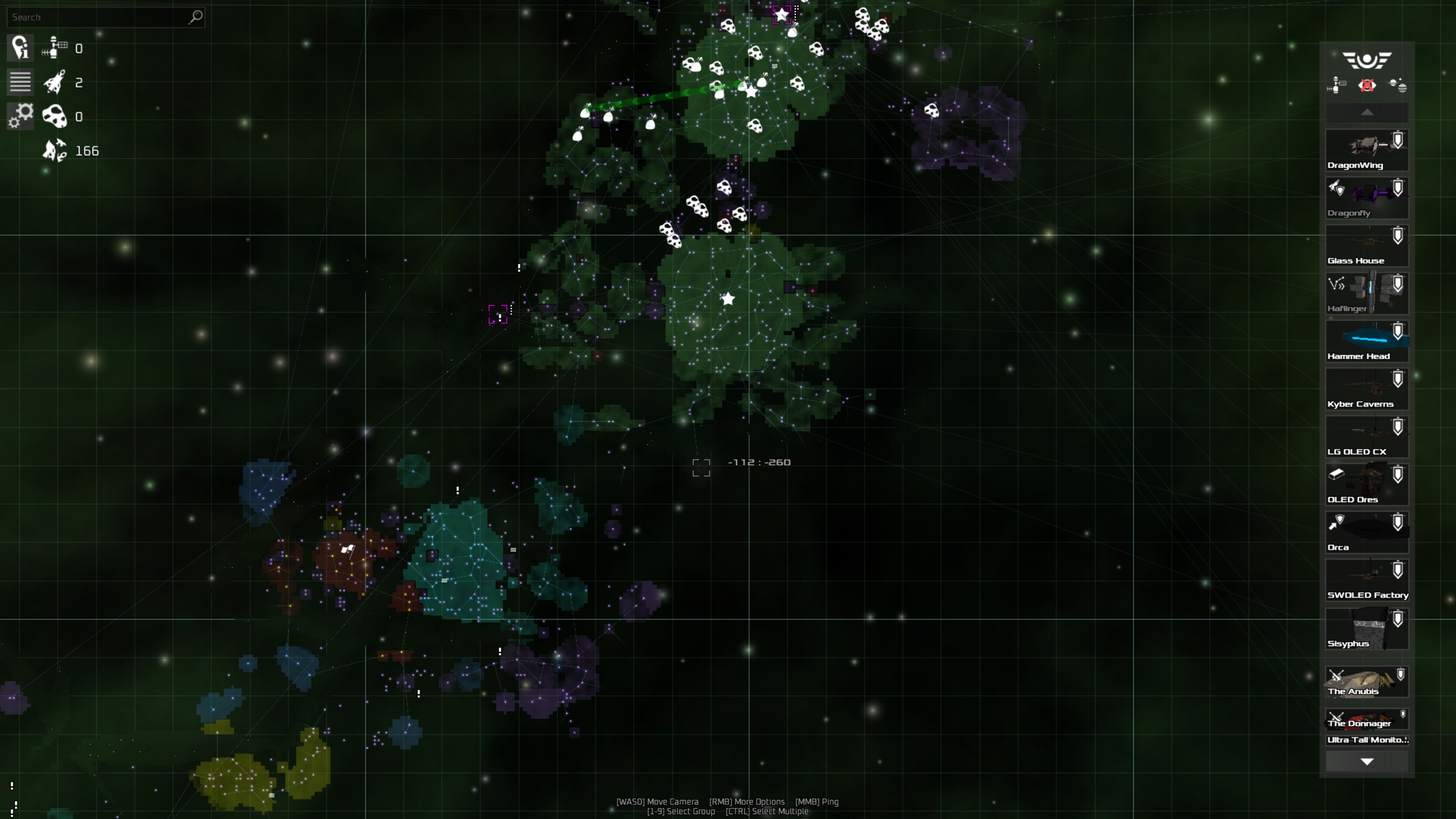Image resolution: width=1456 pixels, height=819 pixels.
Task: Open the gears settings icon in the left sidebar
Action: coord(20,116)
